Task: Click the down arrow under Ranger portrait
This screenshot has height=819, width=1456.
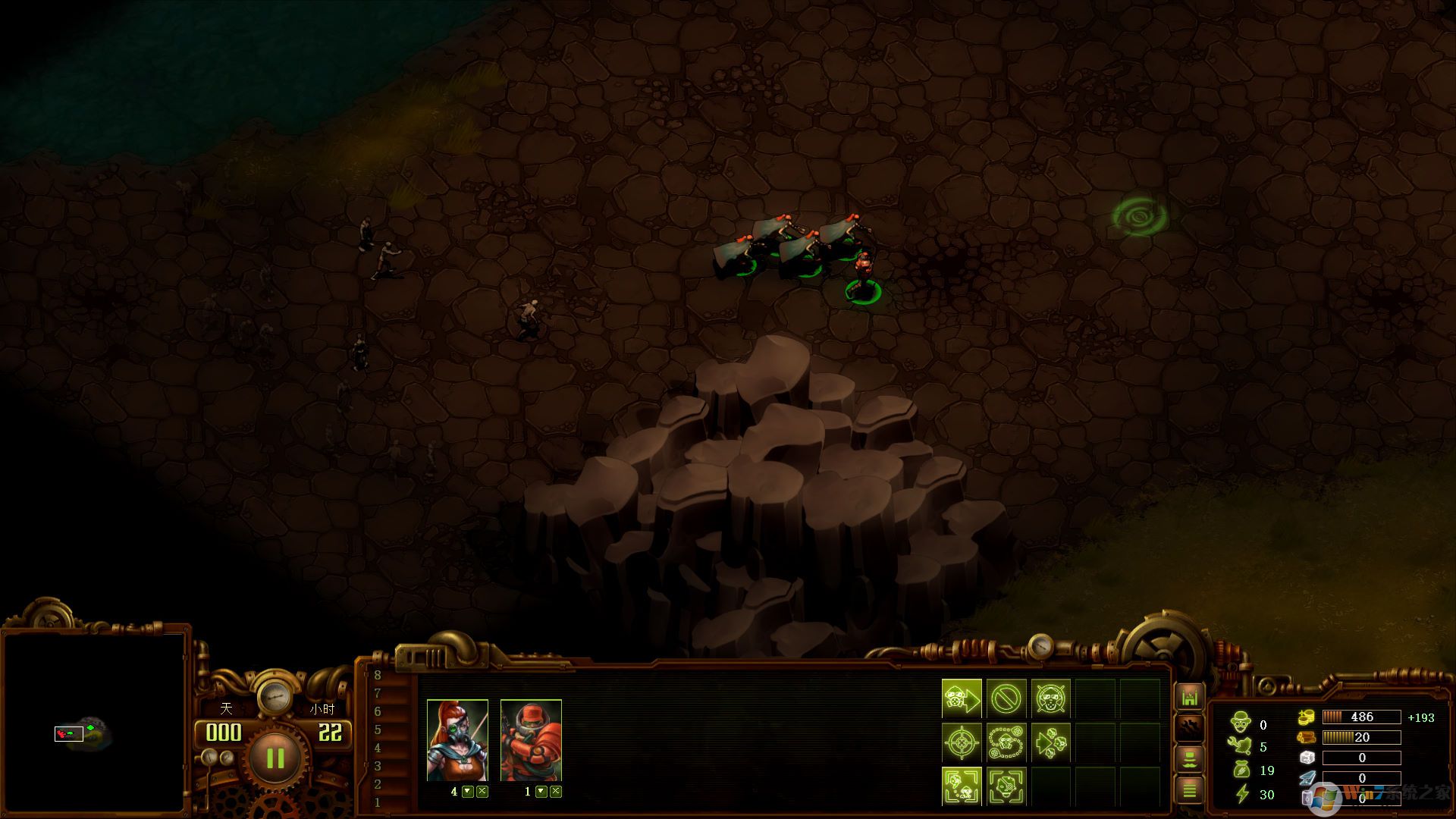Action: 468,792
